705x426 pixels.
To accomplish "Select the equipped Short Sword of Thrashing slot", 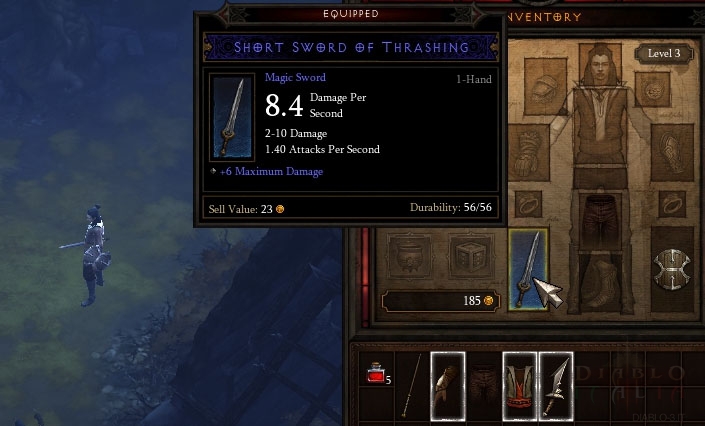I will pyautogui.click(x=527, y=268).
